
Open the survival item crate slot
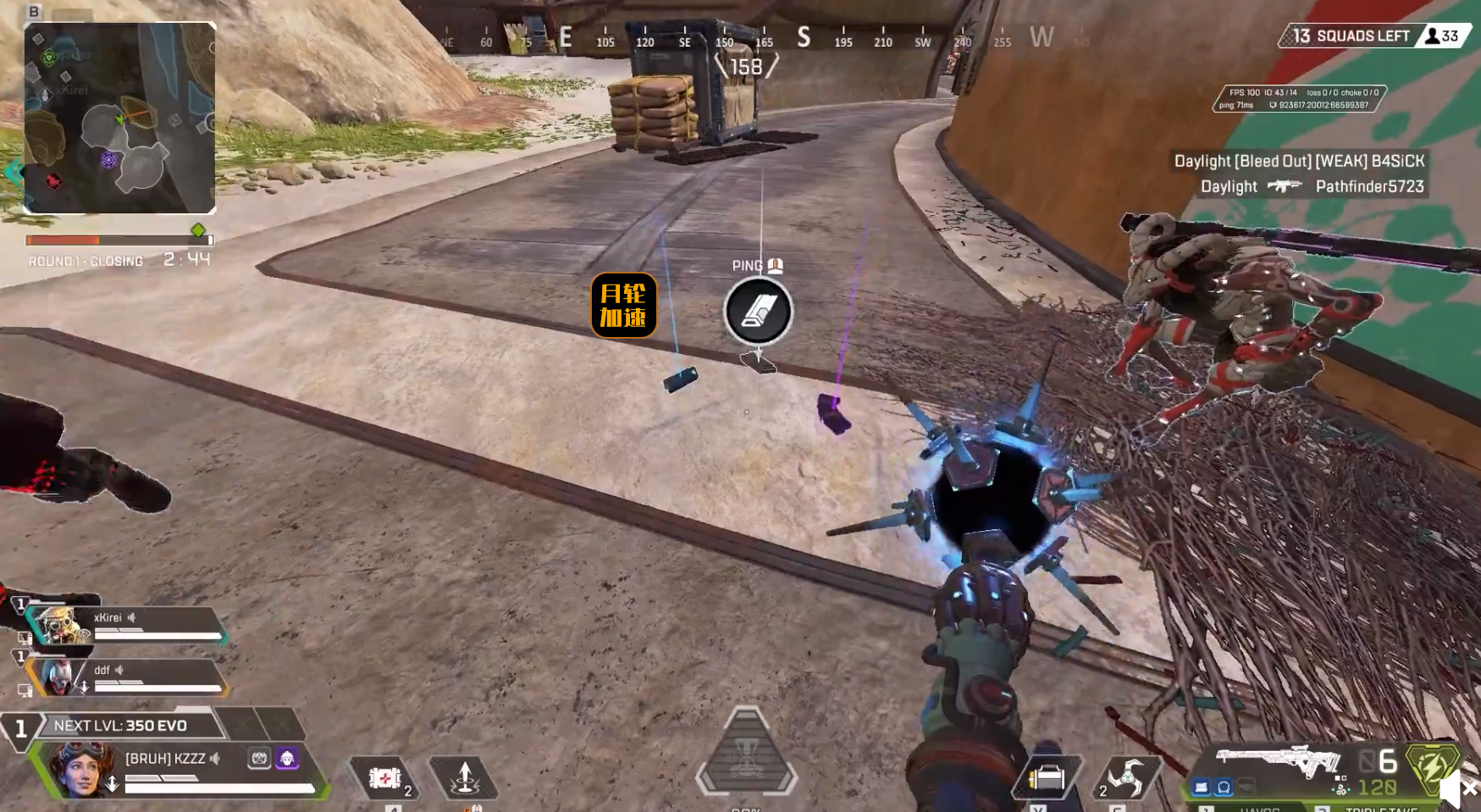[x=1047, y=777]
